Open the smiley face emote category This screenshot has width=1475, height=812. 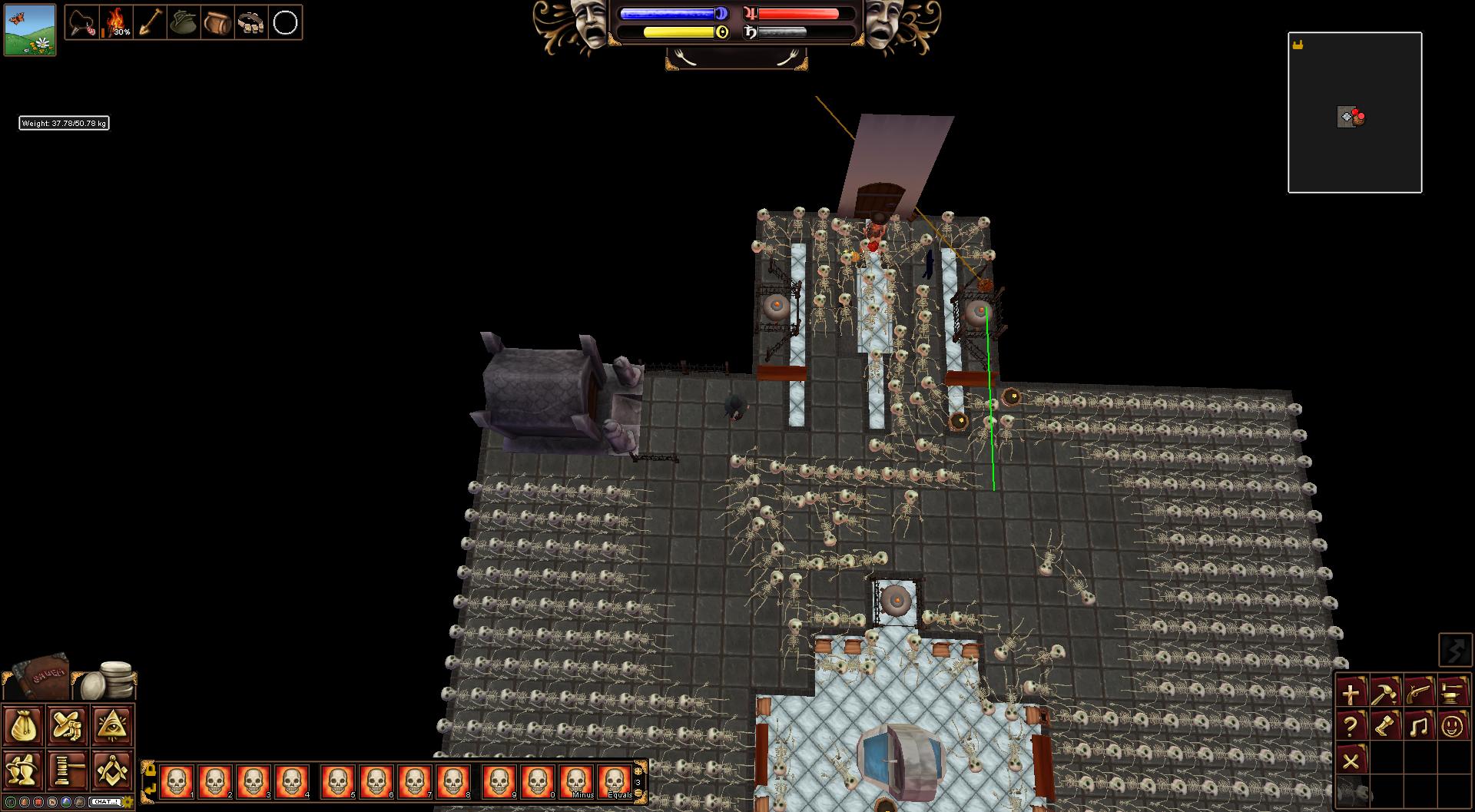(1452, 726)
